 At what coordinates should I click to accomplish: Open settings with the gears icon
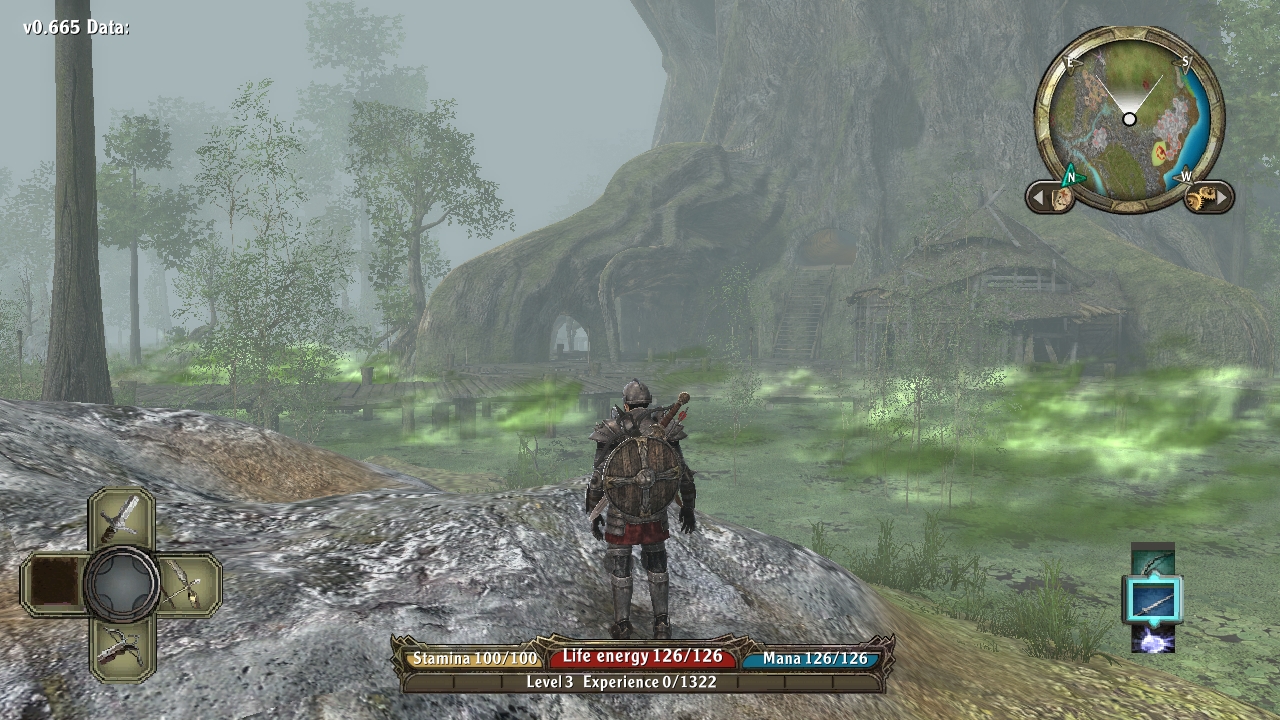coord(1199,197)
